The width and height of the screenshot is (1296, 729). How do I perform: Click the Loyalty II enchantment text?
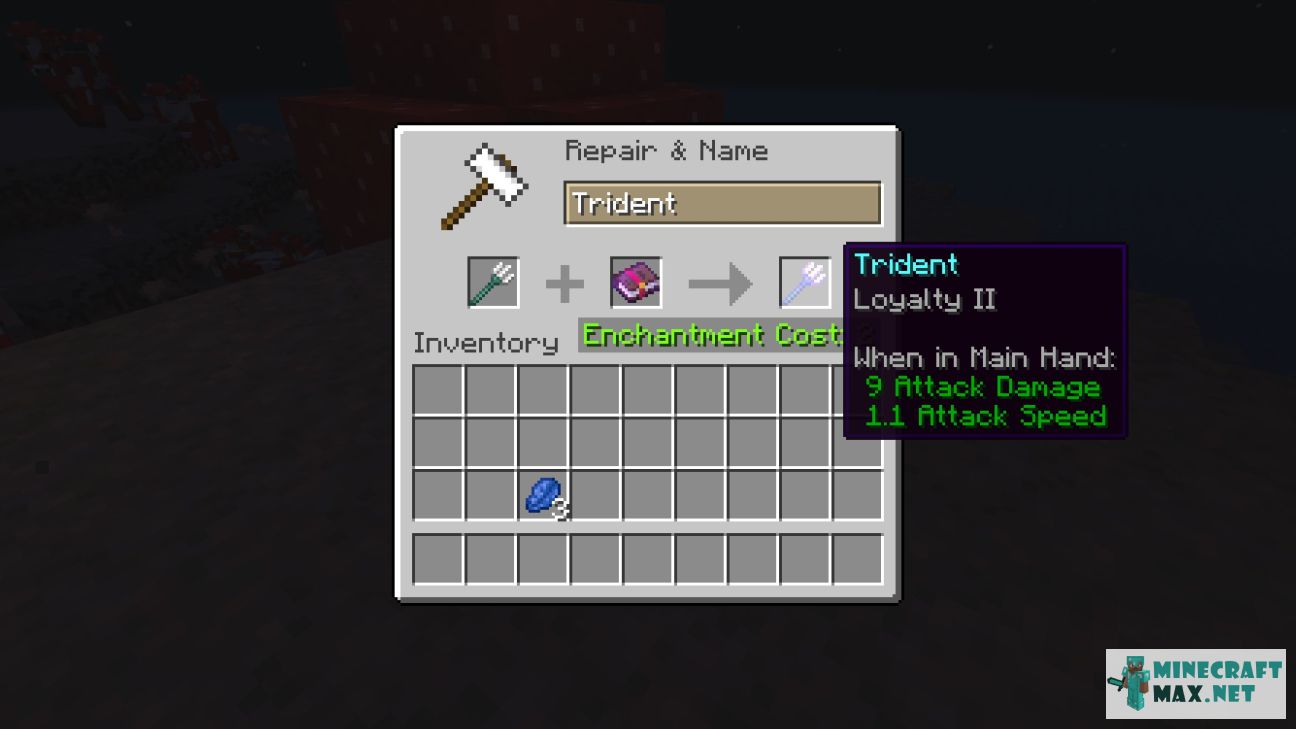925,298
